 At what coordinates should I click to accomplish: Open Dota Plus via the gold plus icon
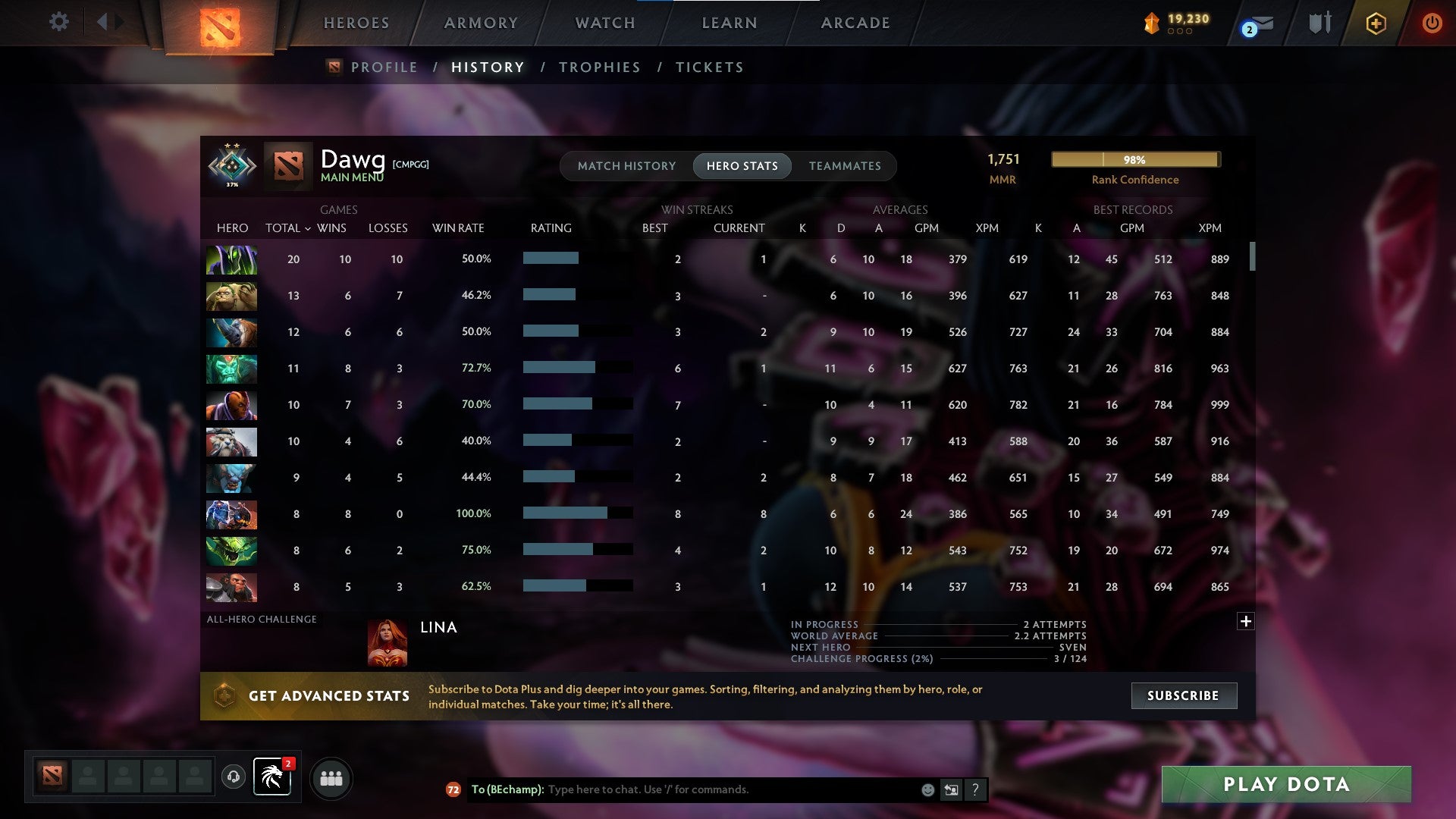click(x=1376, y=23)
